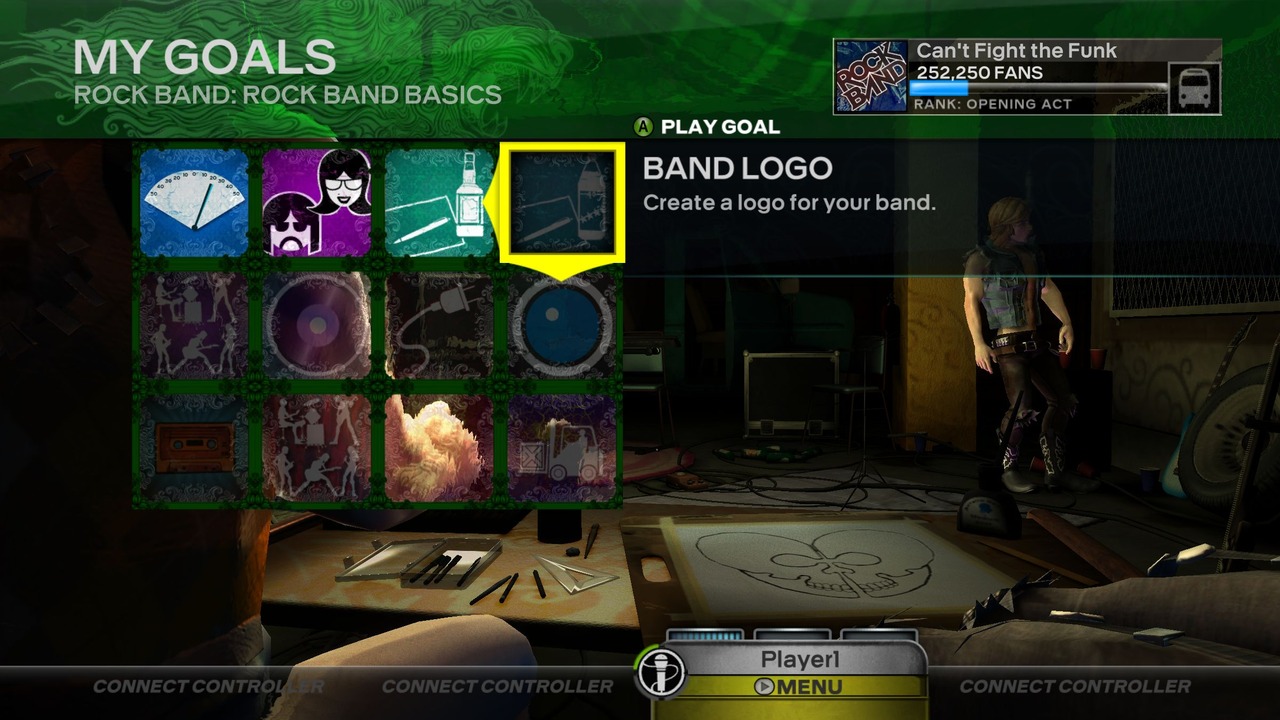This screenshot has height=720, width=1280.
Task: Open the Can't Fight the Funk band panel
Action: (1027, 77)
